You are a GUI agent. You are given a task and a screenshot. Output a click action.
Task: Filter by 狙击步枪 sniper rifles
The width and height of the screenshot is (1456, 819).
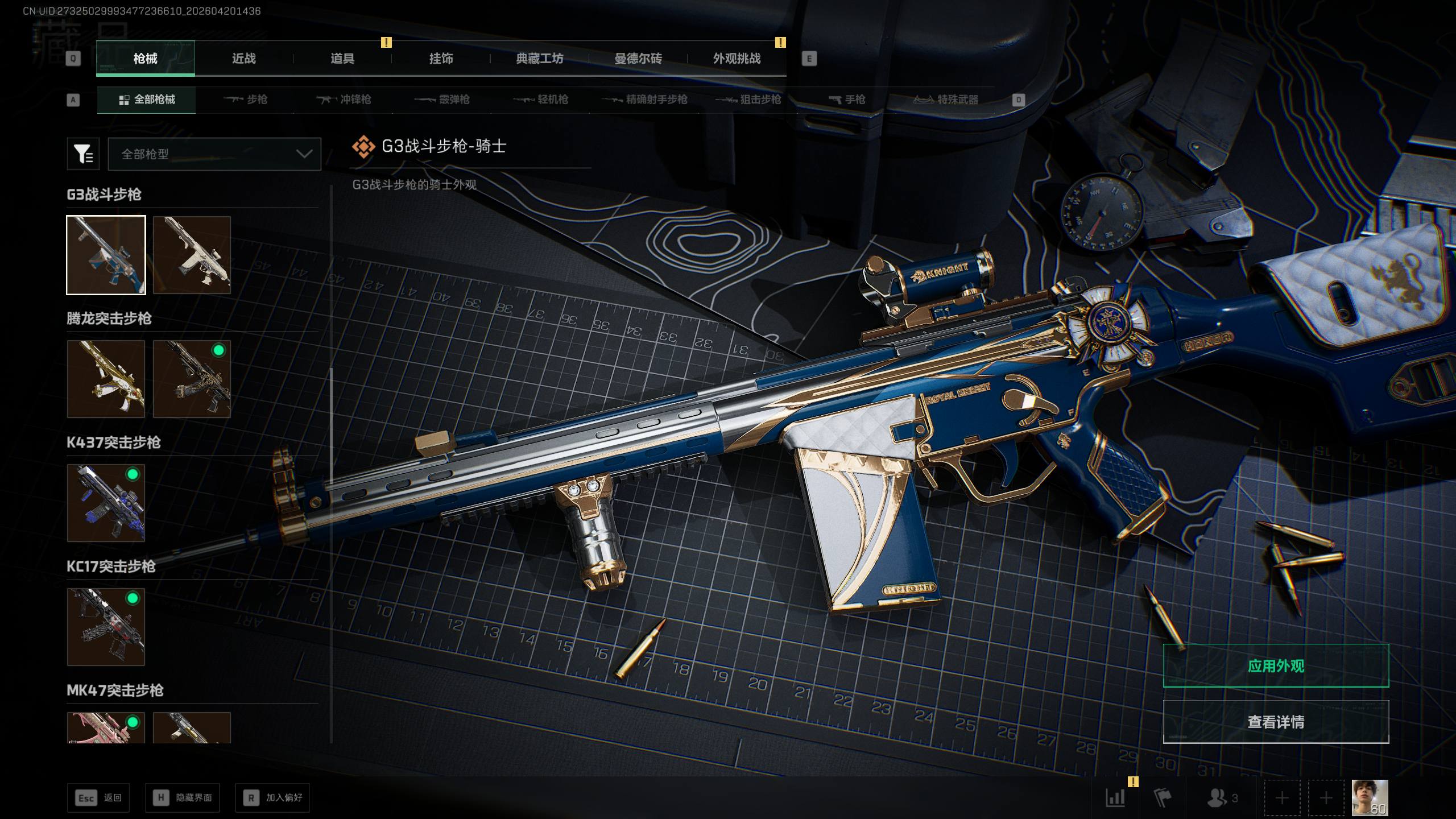[x=748, y=100]
